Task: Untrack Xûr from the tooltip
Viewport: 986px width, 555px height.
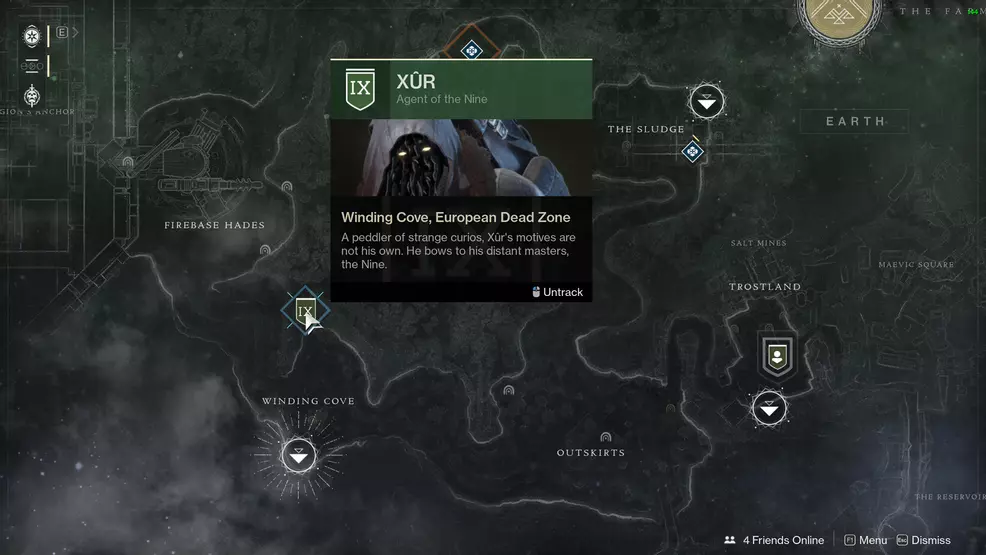Action: (x=557, y=292)
